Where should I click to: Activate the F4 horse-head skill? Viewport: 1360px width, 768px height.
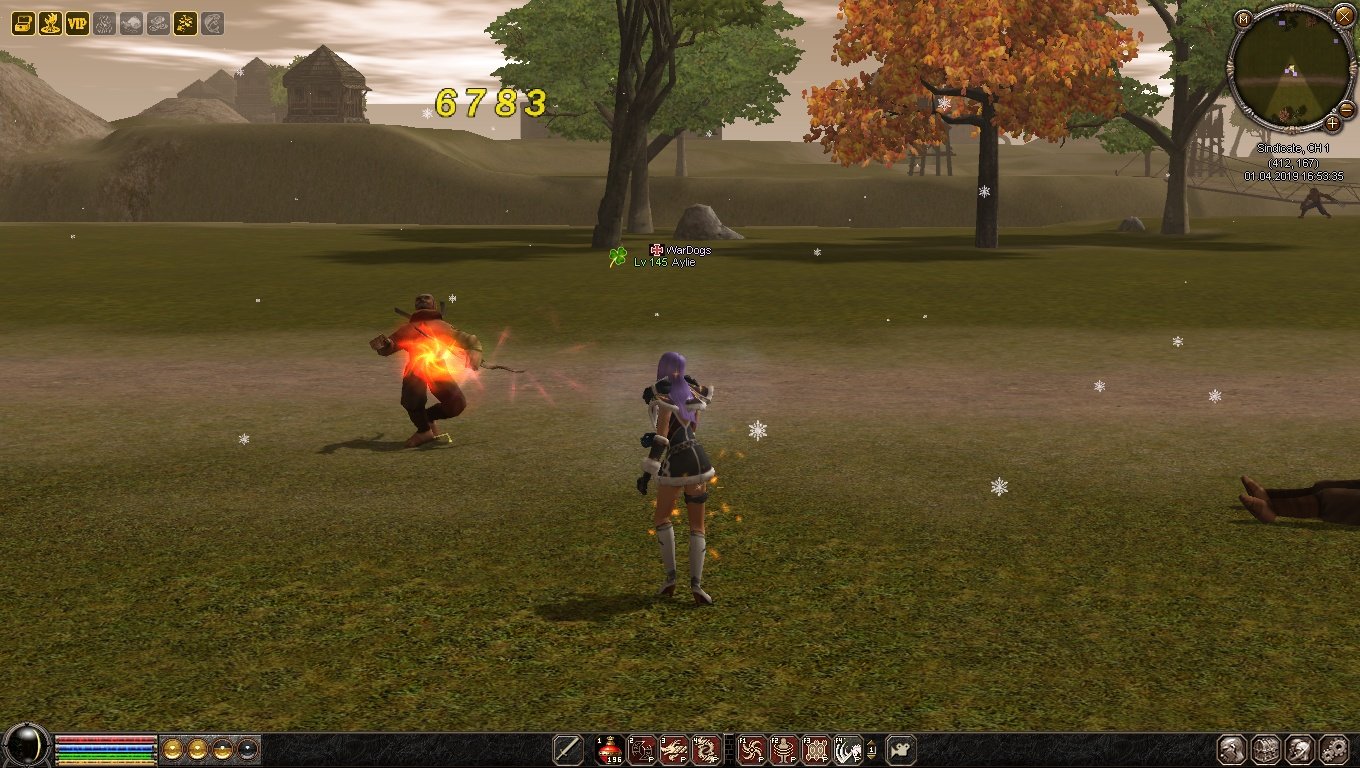848,749
